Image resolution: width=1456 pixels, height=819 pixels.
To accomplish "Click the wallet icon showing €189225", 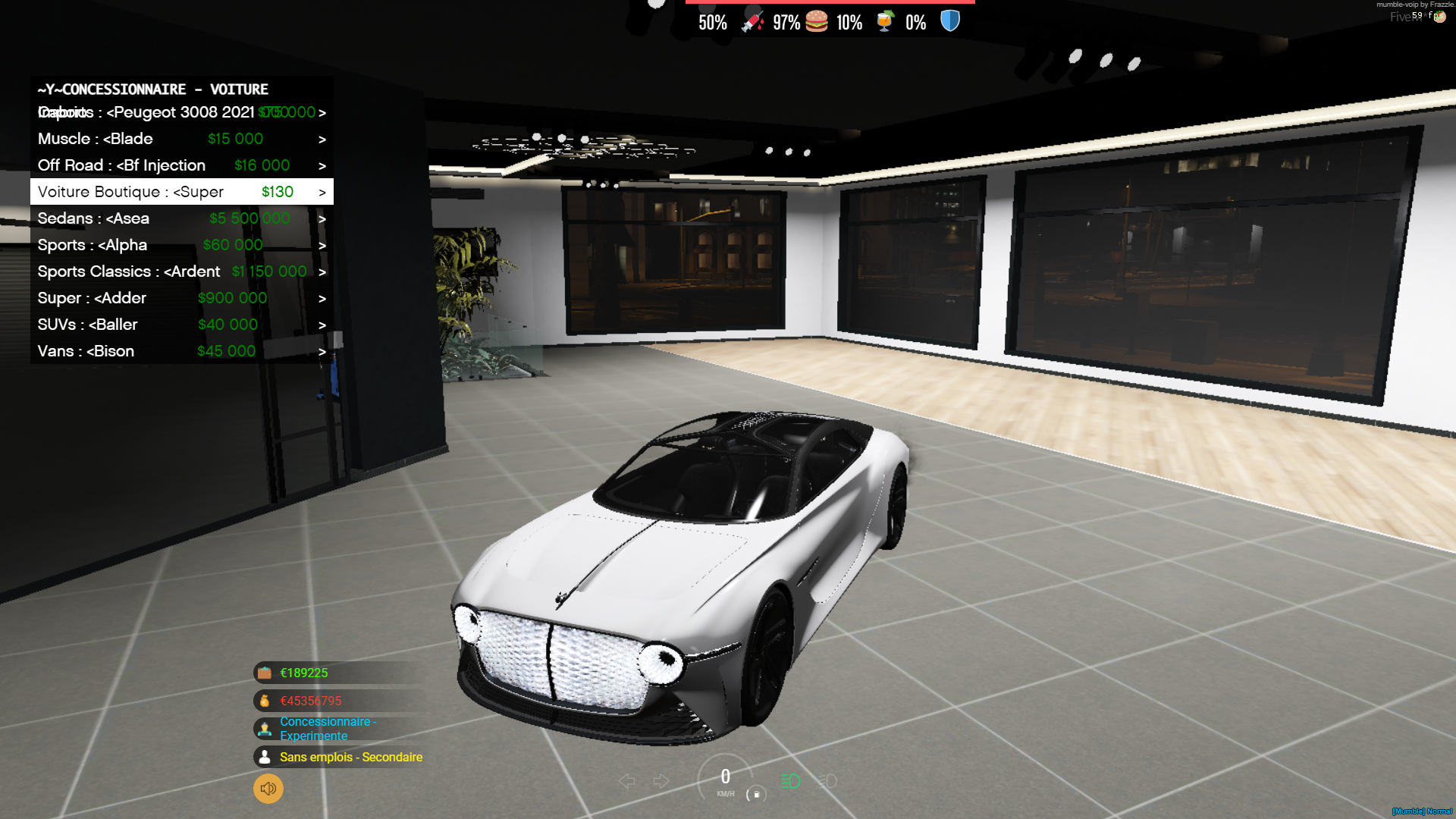I will pos(264,672).
